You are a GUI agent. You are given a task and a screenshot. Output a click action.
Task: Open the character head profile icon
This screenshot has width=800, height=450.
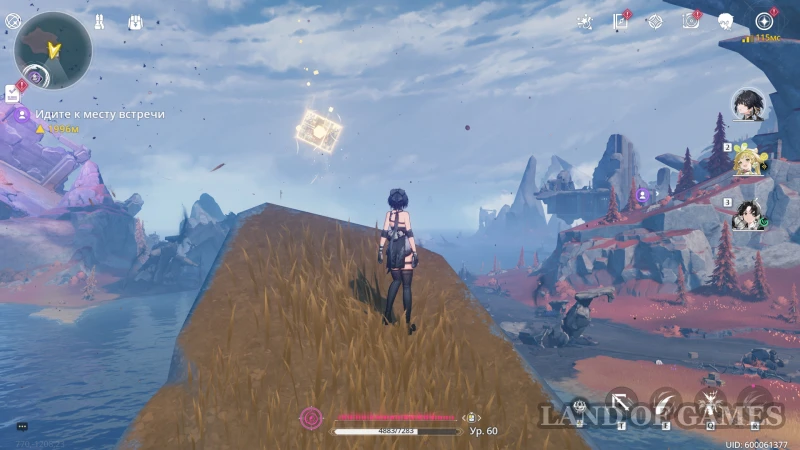coord(726,21)
